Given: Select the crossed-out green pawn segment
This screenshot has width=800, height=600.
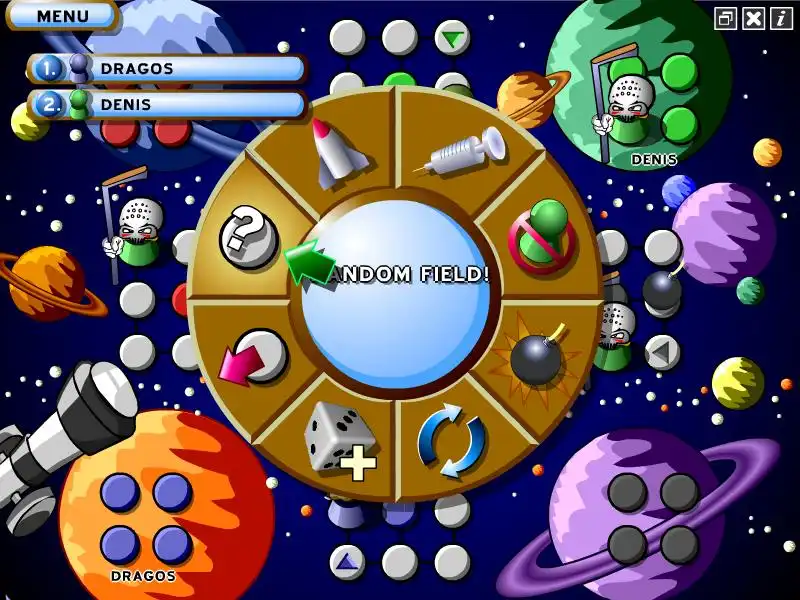Looking at the screenshot, I should coord(542,234).
